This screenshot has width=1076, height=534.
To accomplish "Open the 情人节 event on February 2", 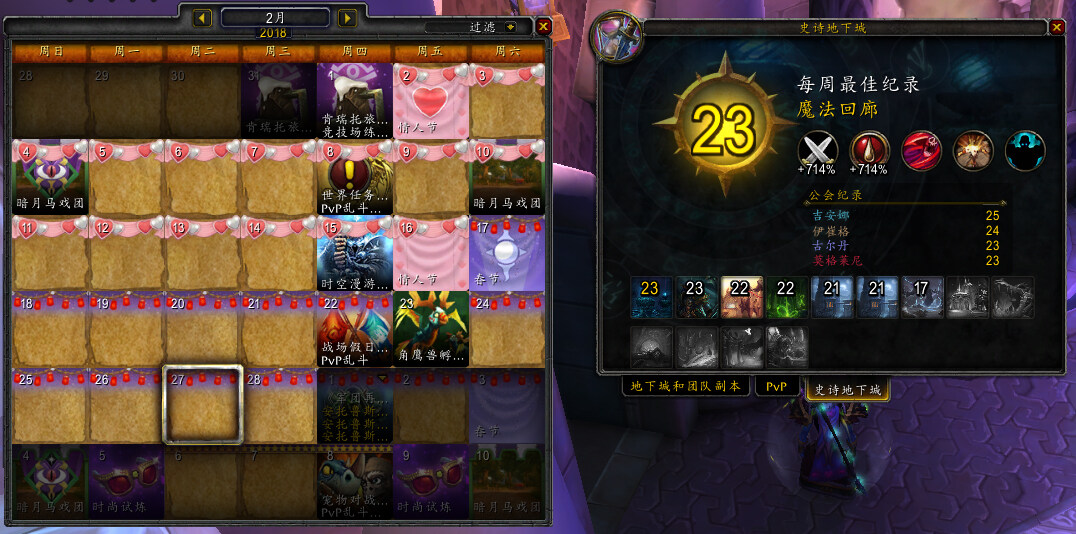I will 430,101.
